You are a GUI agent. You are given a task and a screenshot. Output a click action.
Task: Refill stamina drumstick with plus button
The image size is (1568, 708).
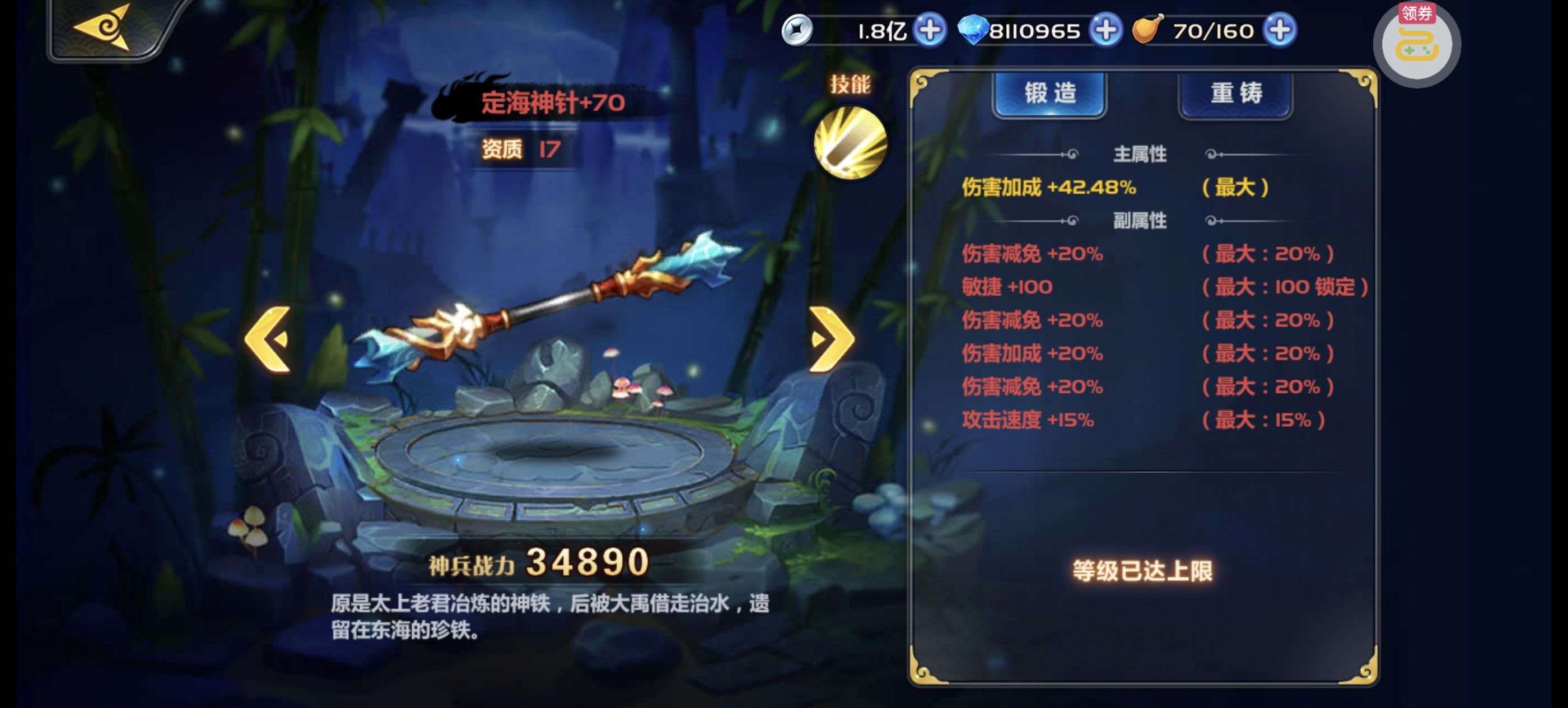[1280, 30]
